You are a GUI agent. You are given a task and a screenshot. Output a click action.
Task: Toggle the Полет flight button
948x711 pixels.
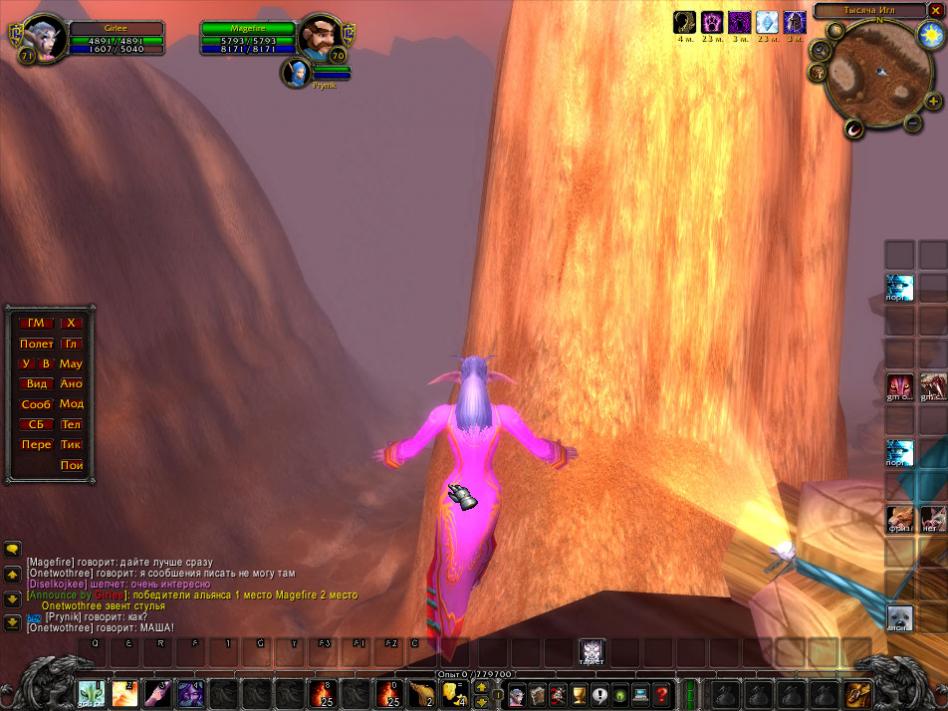click(x=36, y=344)
